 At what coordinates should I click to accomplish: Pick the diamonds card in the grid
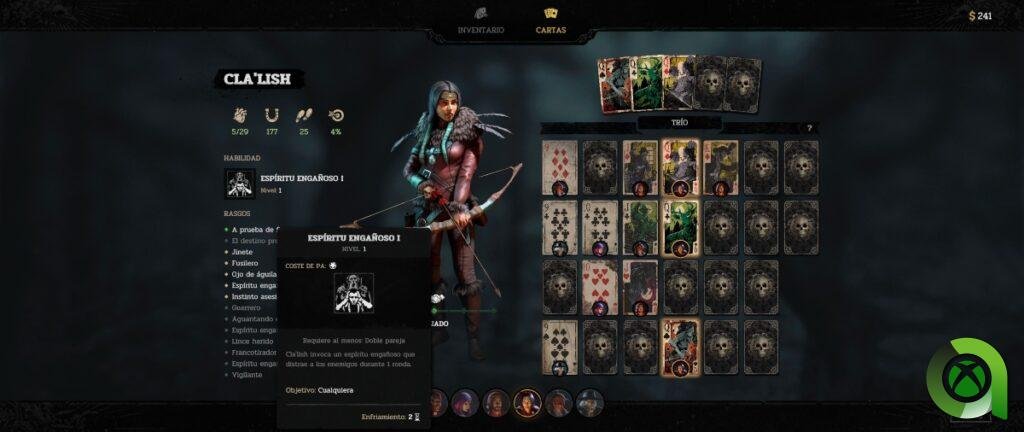pyautogui.click(x=559, y=166)
